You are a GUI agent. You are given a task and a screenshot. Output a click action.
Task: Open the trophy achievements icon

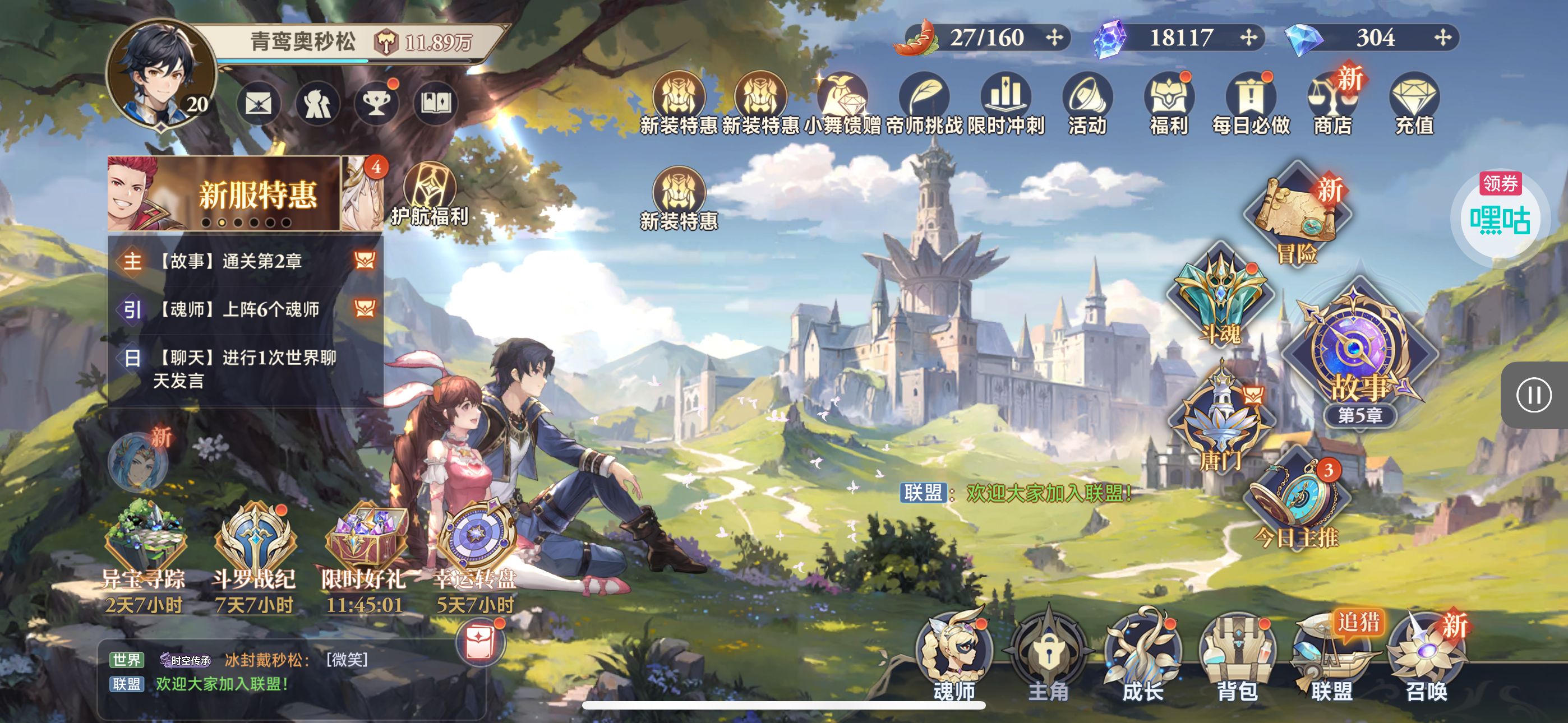[376, 104]
